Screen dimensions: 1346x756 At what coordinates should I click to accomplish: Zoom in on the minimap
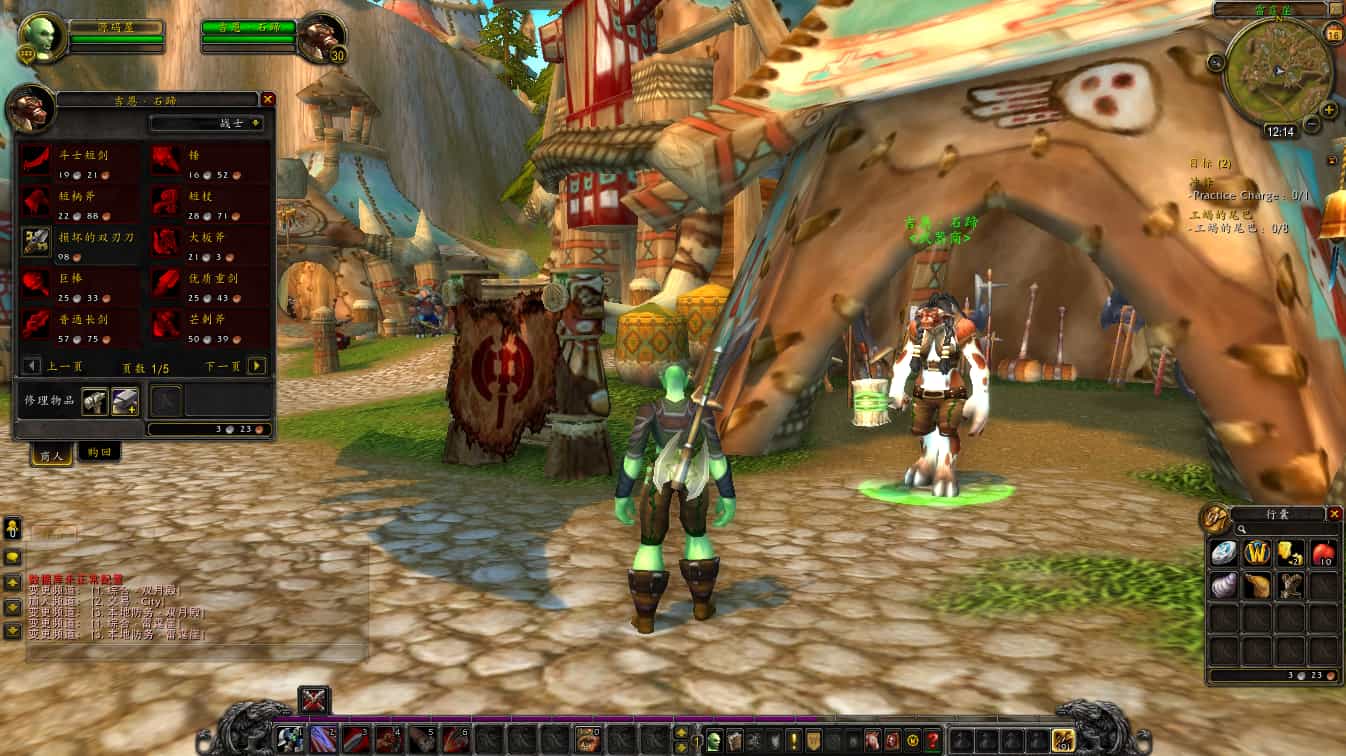tap(1329, 110)
